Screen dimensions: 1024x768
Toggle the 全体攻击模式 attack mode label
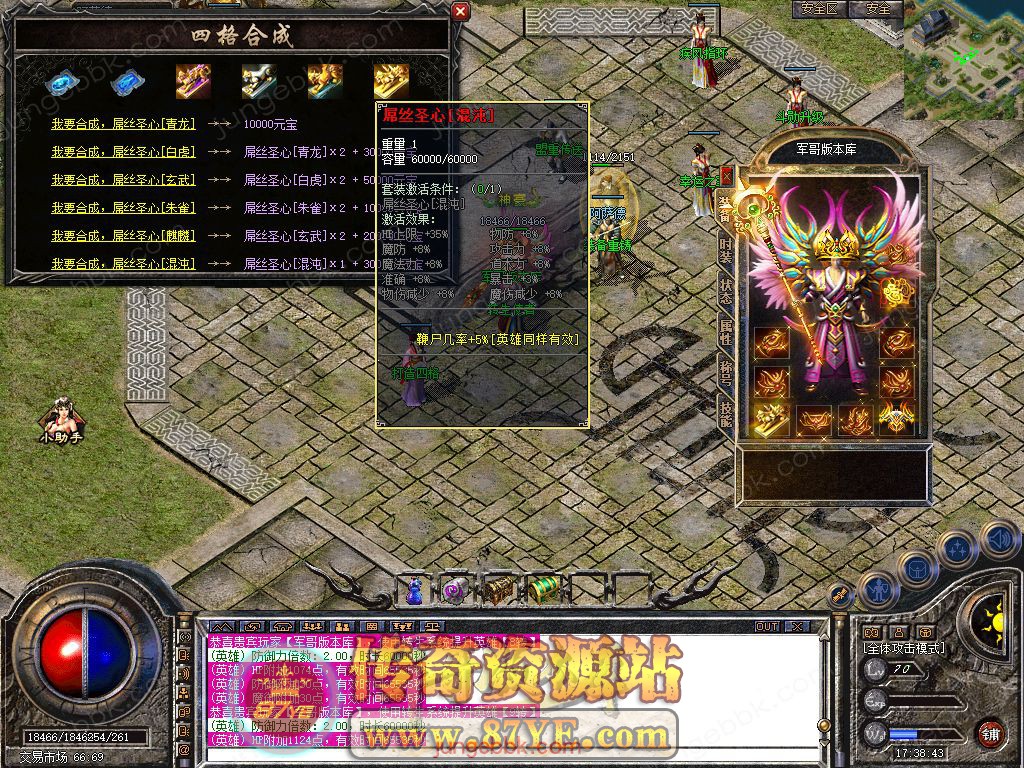[x=905, y=648]
